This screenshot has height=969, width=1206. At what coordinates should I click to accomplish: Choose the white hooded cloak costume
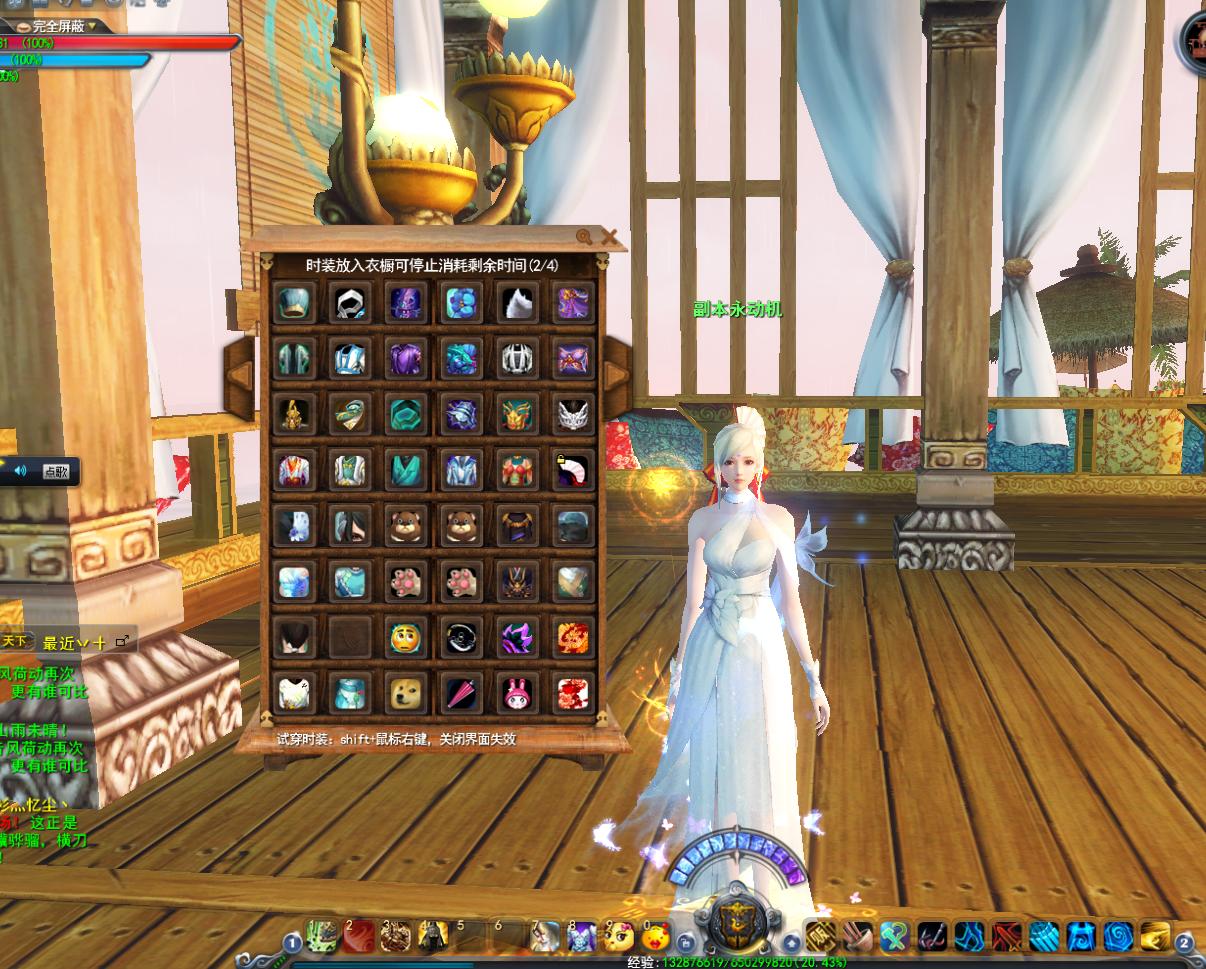coord(349,302)
